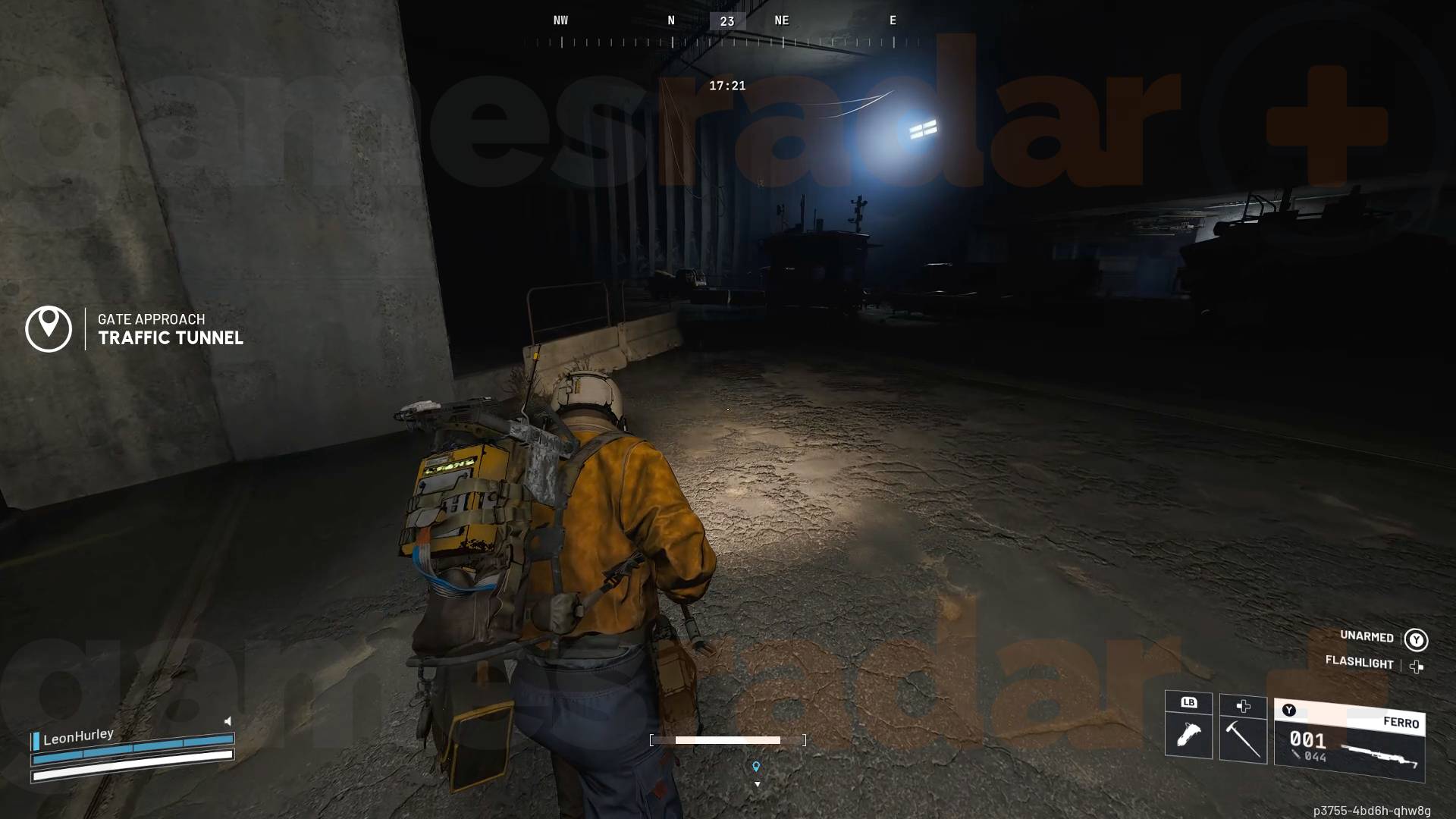Expand the d-pad tool slot above the pickaxe
Image resolution: width=1456 pixels, height=819 pixels.
click(x=1244, y=707)
